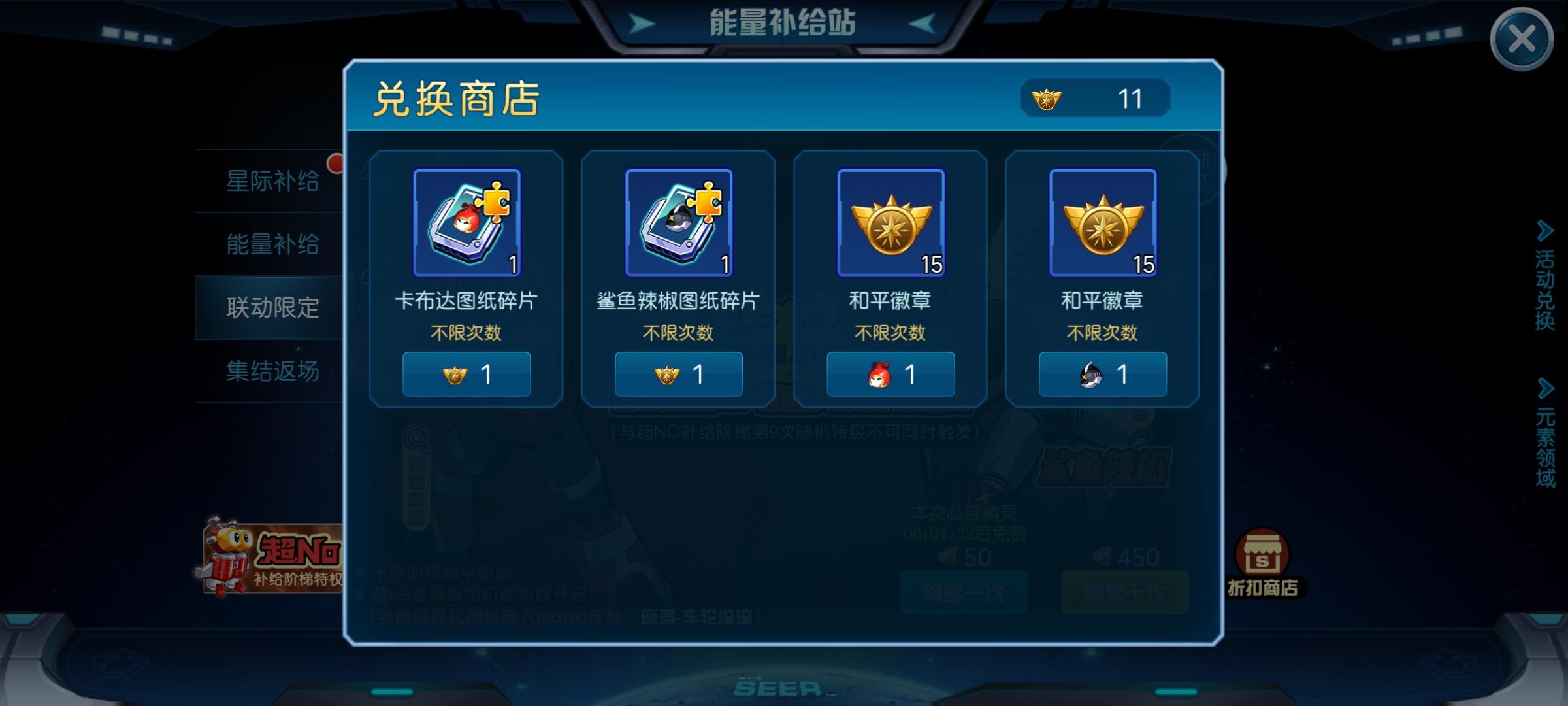The image size is (1568, 706).
Task: Exchange 卡布达图纸碎片 for 1 badge
Action: (x=466, y=374)
